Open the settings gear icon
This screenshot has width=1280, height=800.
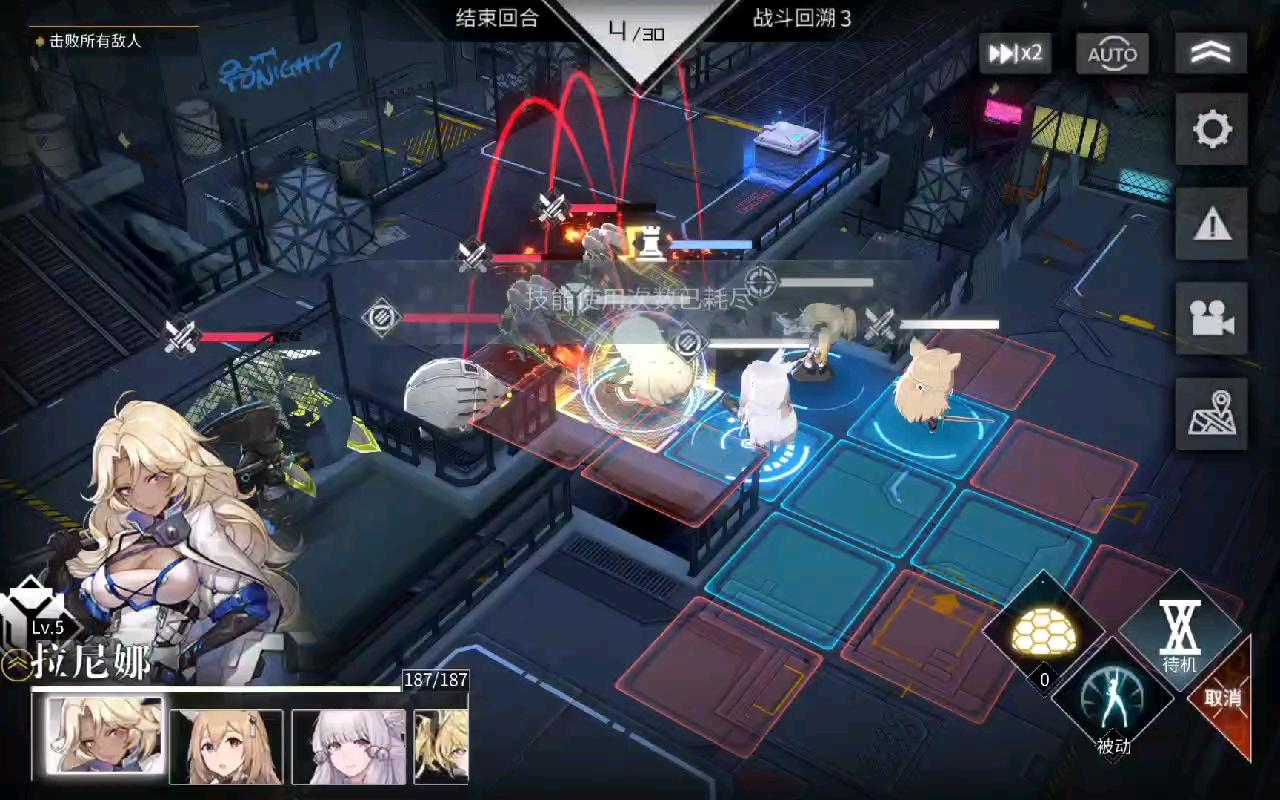pyautogui.click(x=1212, y=128)
